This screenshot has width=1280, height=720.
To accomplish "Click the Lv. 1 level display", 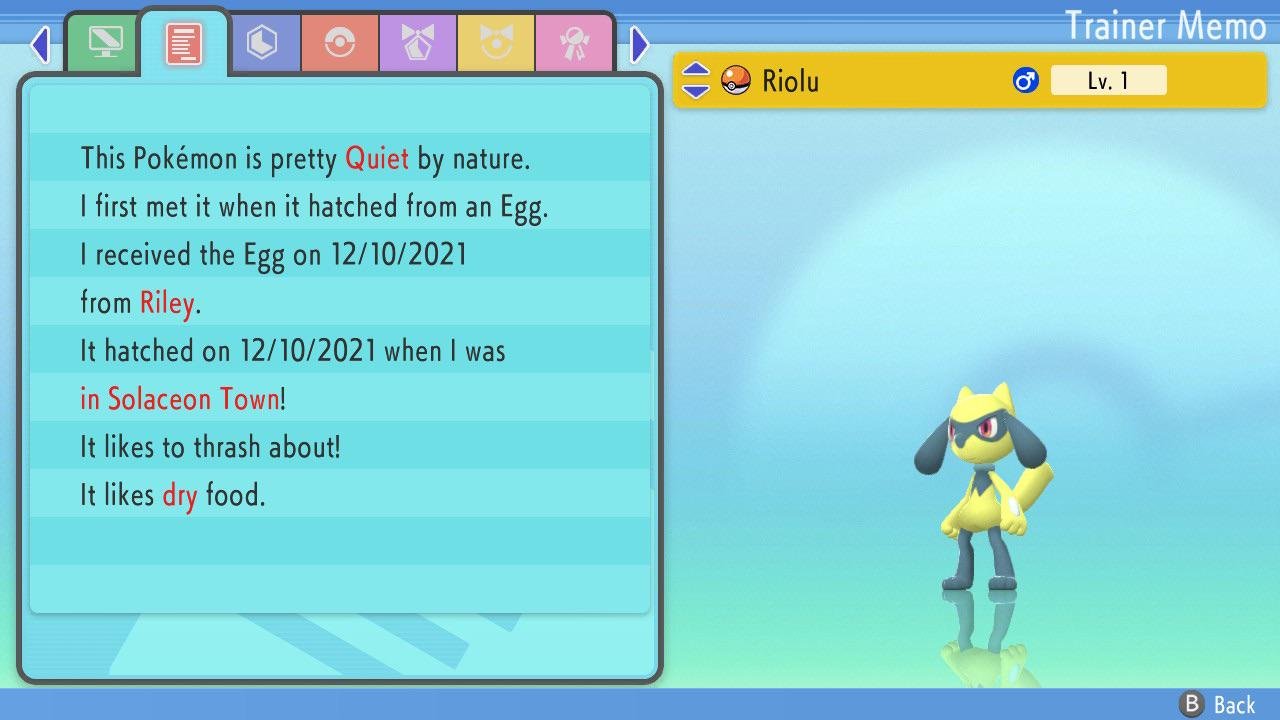I will 1109,80.
